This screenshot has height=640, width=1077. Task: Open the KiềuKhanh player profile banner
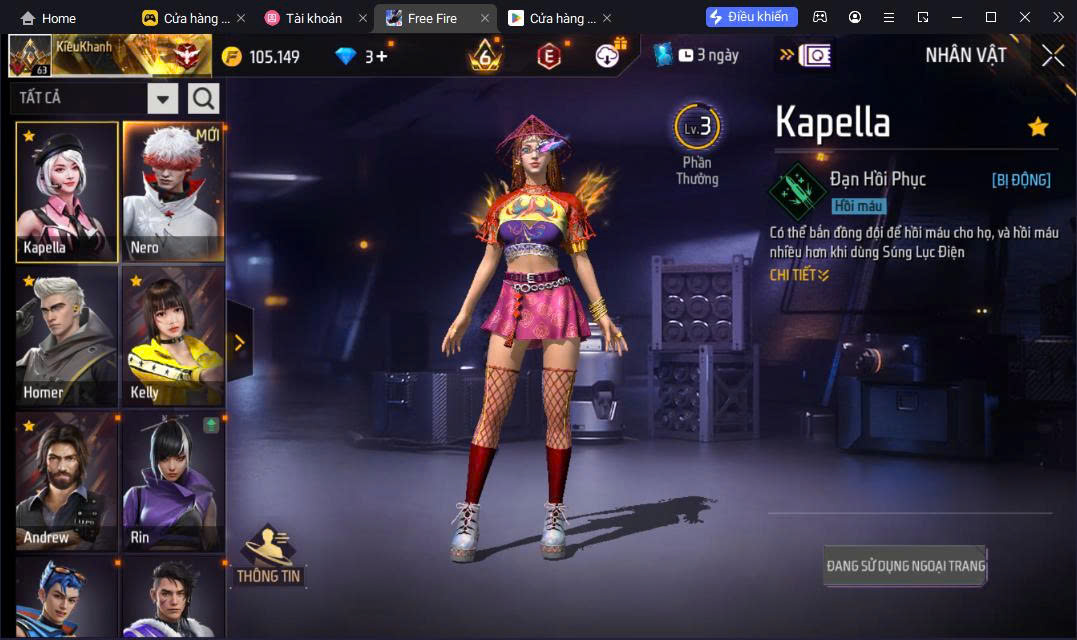(x=110, y=56)
